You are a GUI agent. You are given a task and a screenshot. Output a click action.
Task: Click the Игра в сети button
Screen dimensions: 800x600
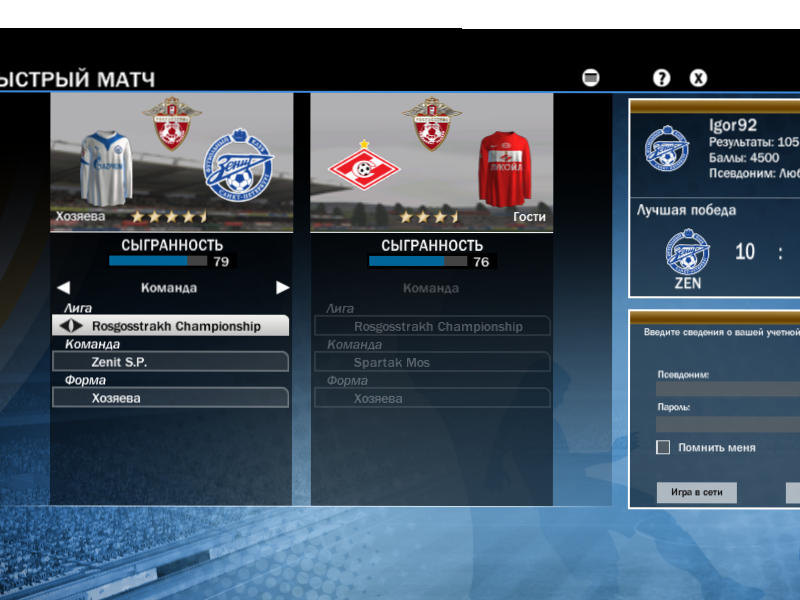(696, 492)
